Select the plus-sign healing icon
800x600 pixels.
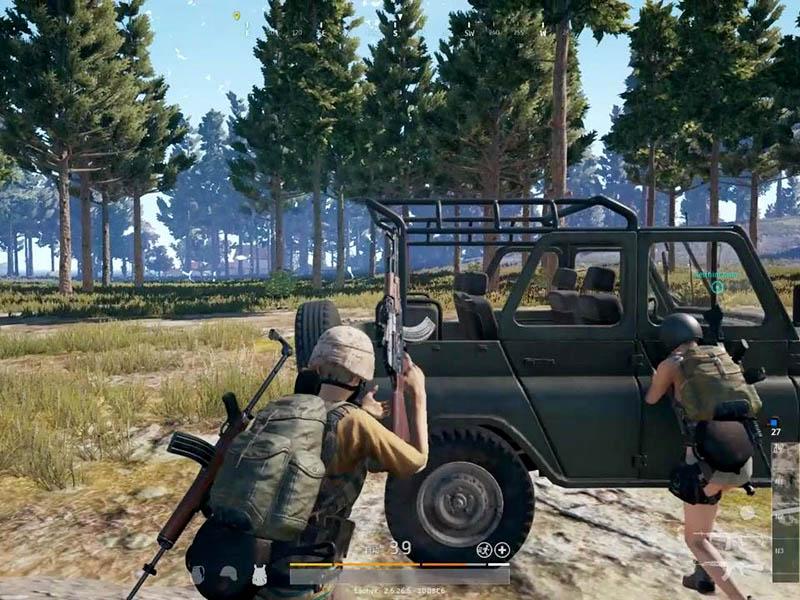click(502, 549)
